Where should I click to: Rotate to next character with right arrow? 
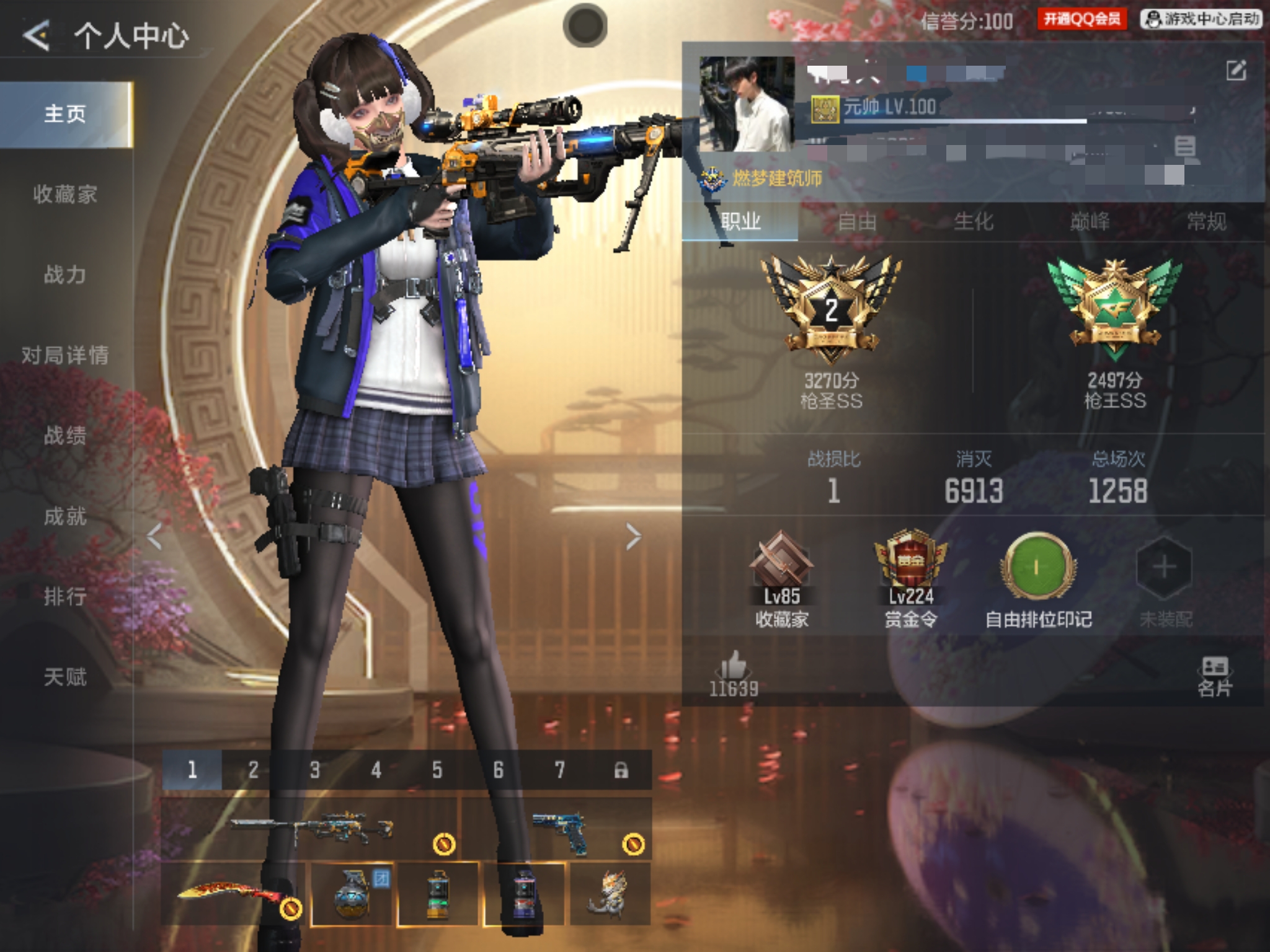[x=633, y=537]
